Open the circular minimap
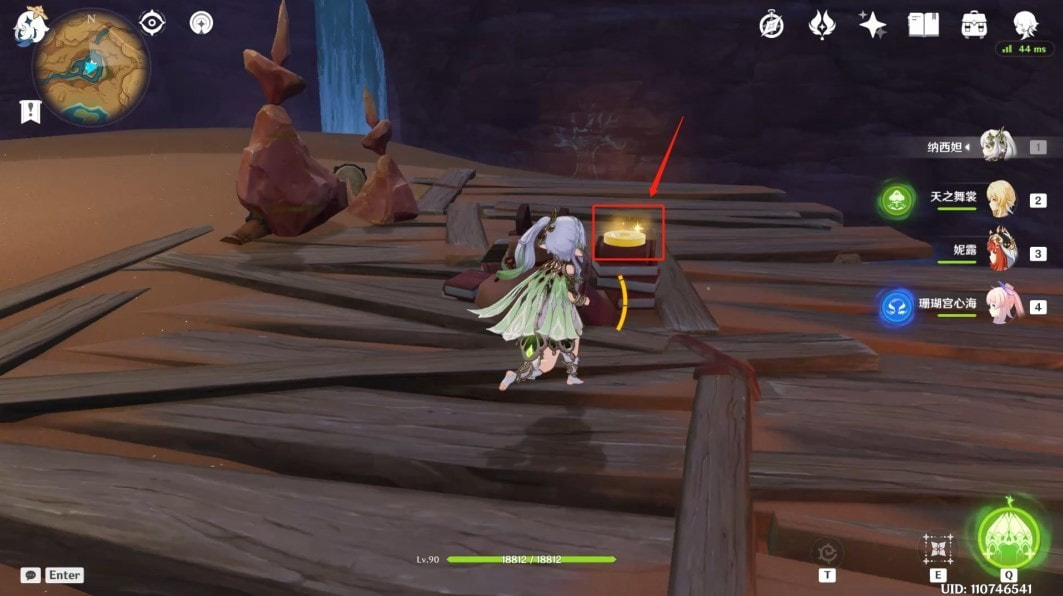The image size is (1063, 596). tap(91, 67)
